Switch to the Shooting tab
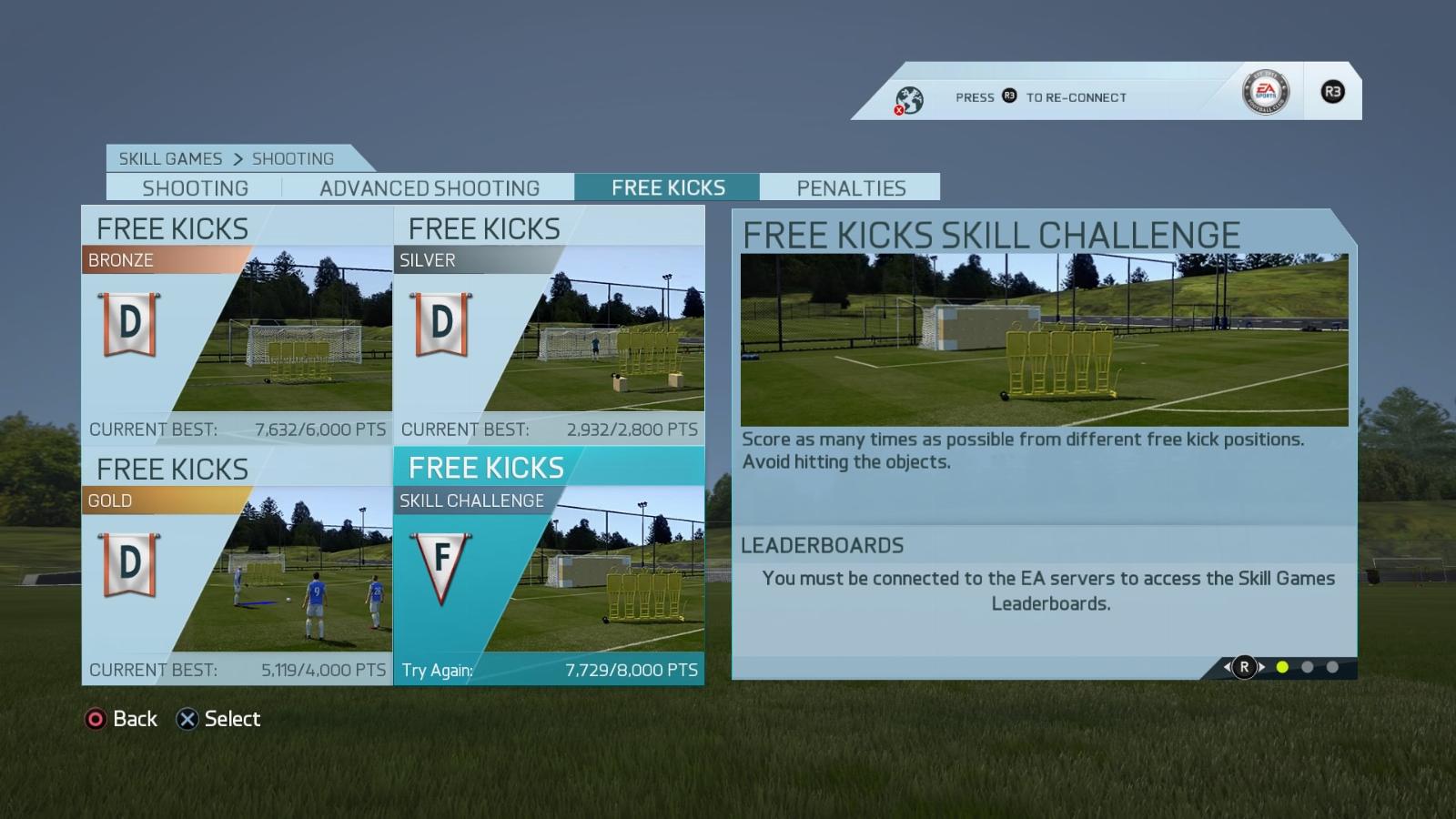Screen dimensions: 1456x819 (195, 187)
